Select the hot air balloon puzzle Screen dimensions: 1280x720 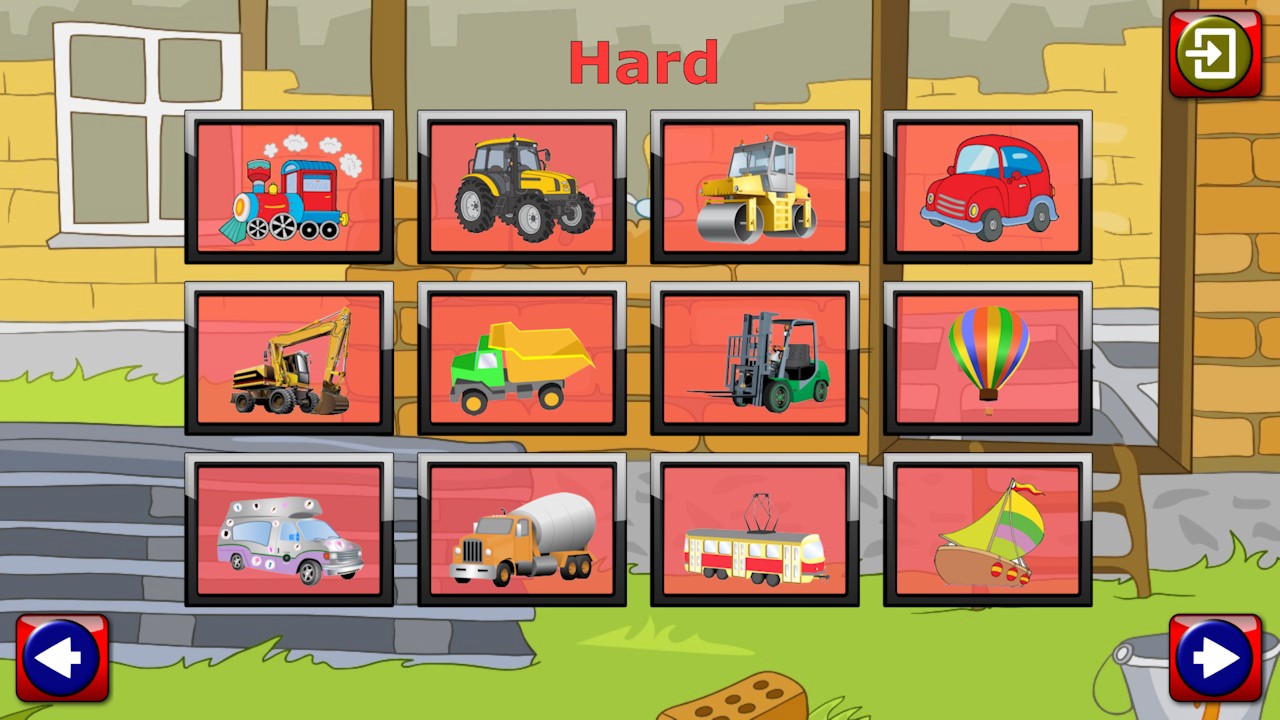pyautogui.click(x=986, y=359)
